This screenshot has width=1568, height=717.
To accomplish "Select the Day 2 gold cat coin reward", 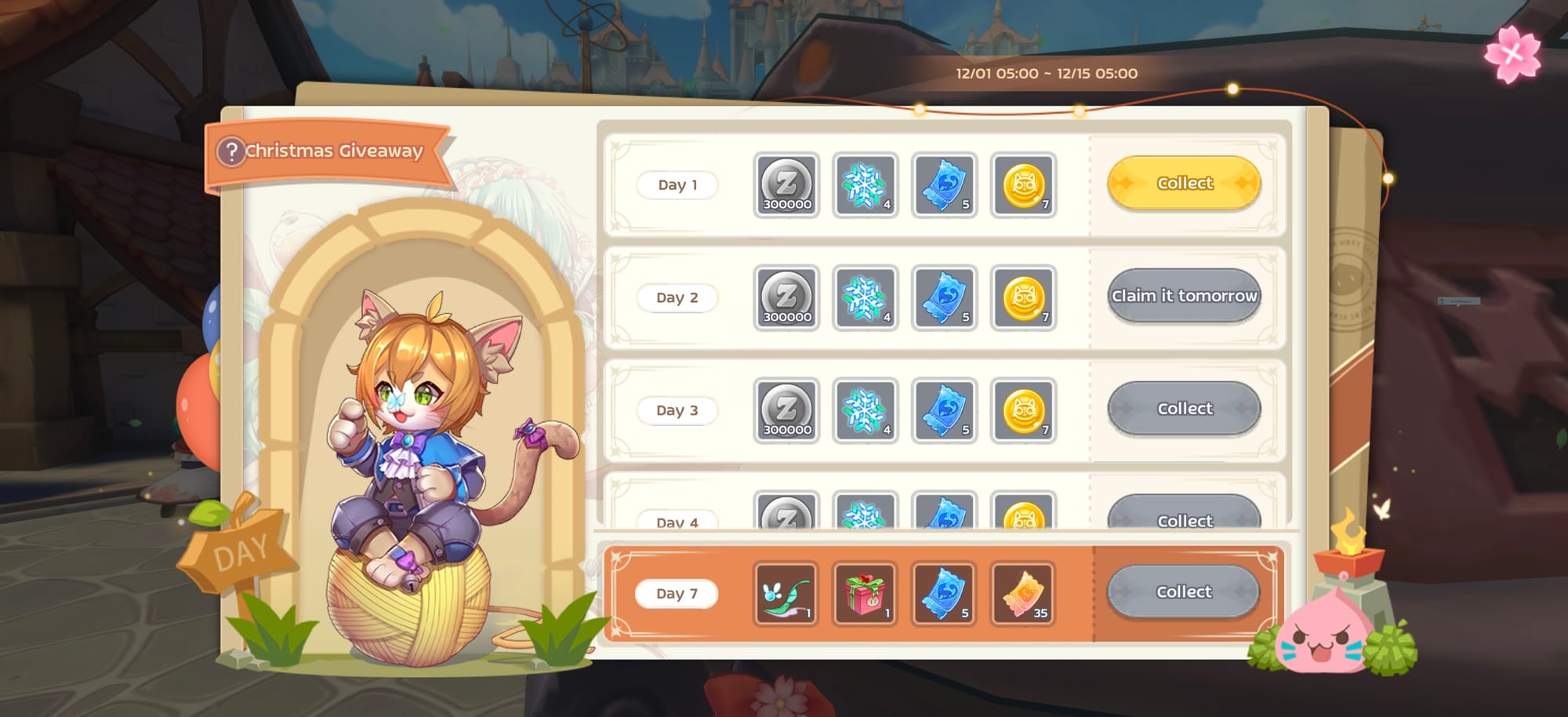I will point(1023,298).
